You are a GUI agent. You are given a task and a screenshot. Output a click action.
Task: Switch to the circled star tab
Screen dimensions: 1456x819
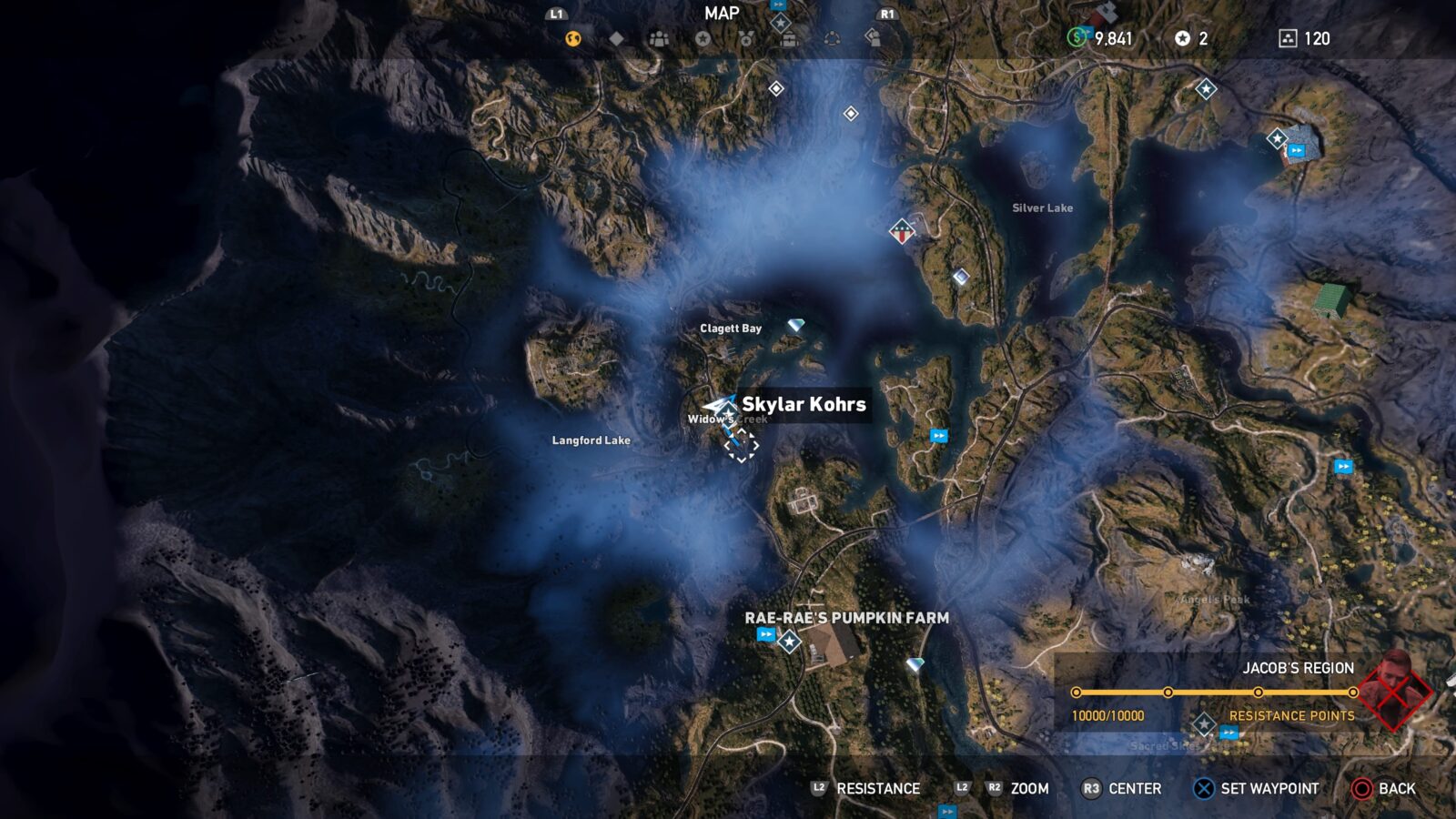point(703,38)
